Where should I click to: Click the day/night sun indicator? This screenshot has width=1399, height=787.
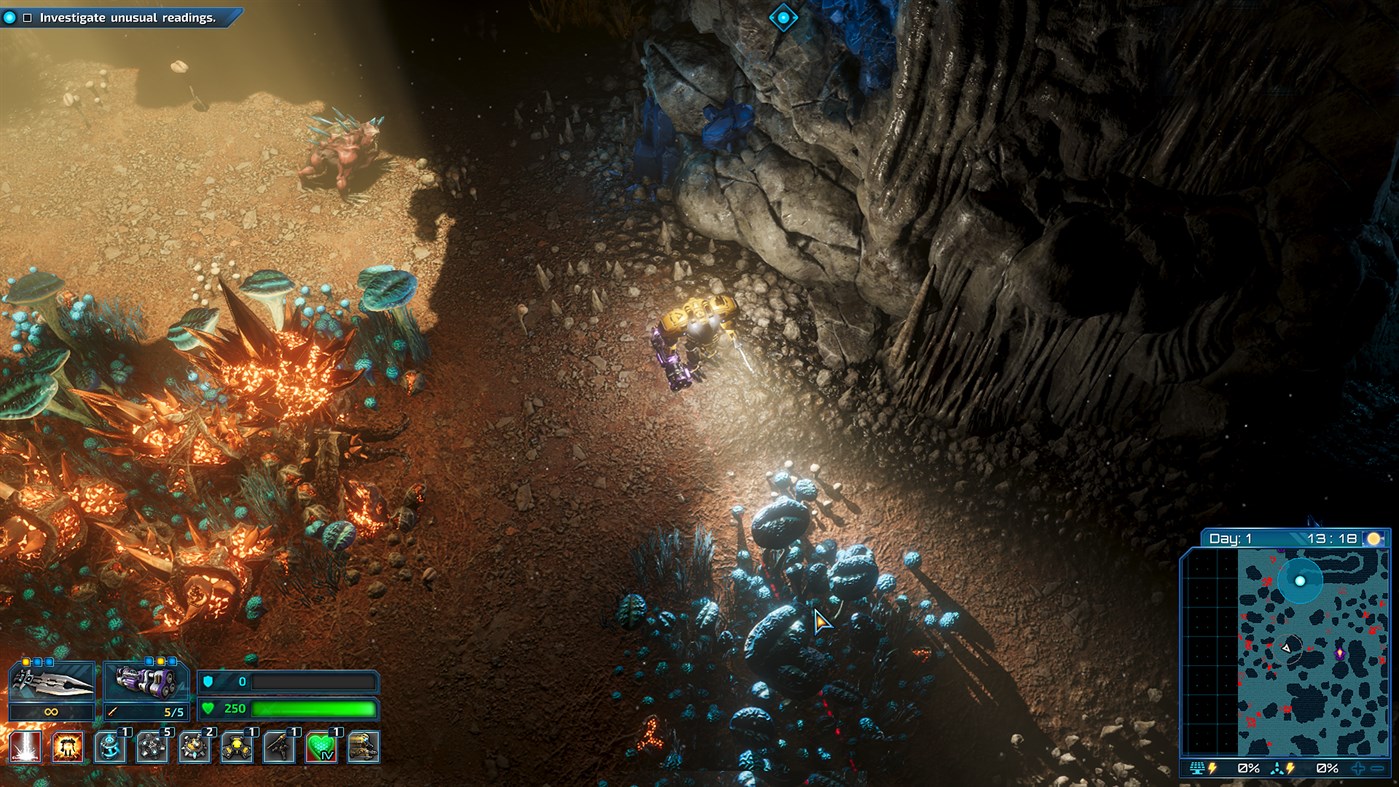tap(1375, 538)
